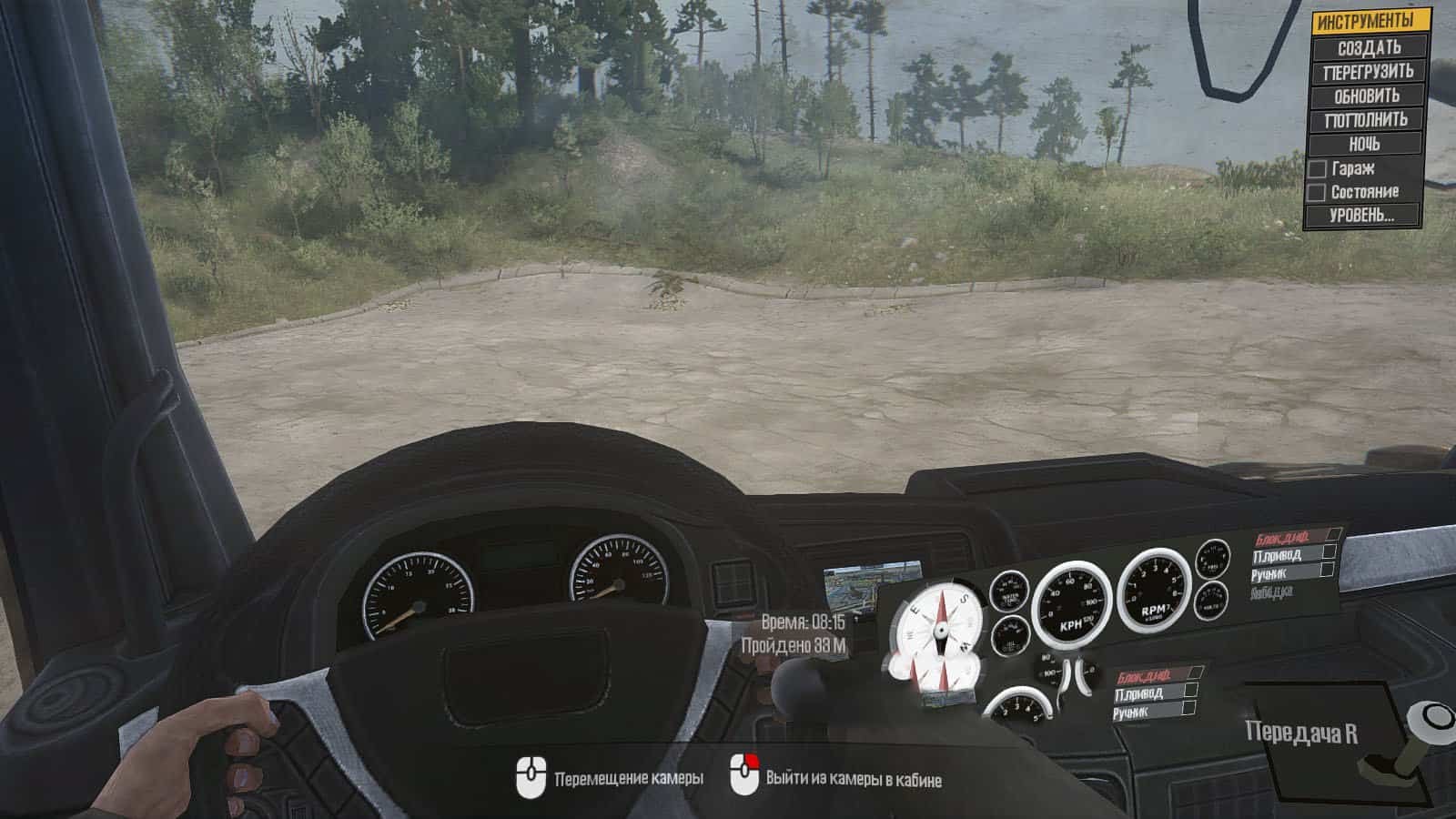Activate the ПОПОЛНИТЬ button
The height and width of the screenshot is (819, 1456).
1368,119
